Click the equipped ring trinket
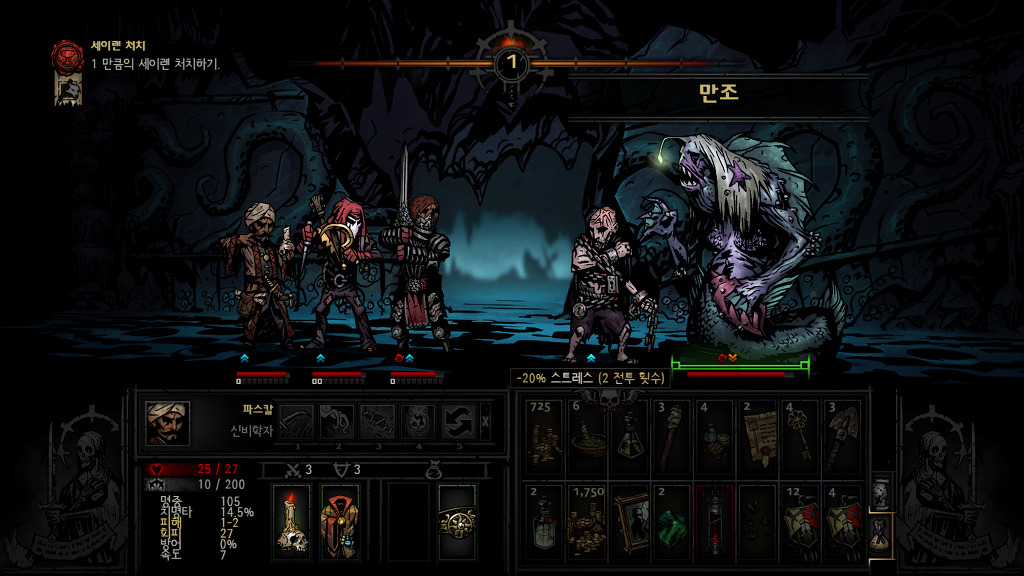Screen dimensions: 1024x576 [457, 521]
